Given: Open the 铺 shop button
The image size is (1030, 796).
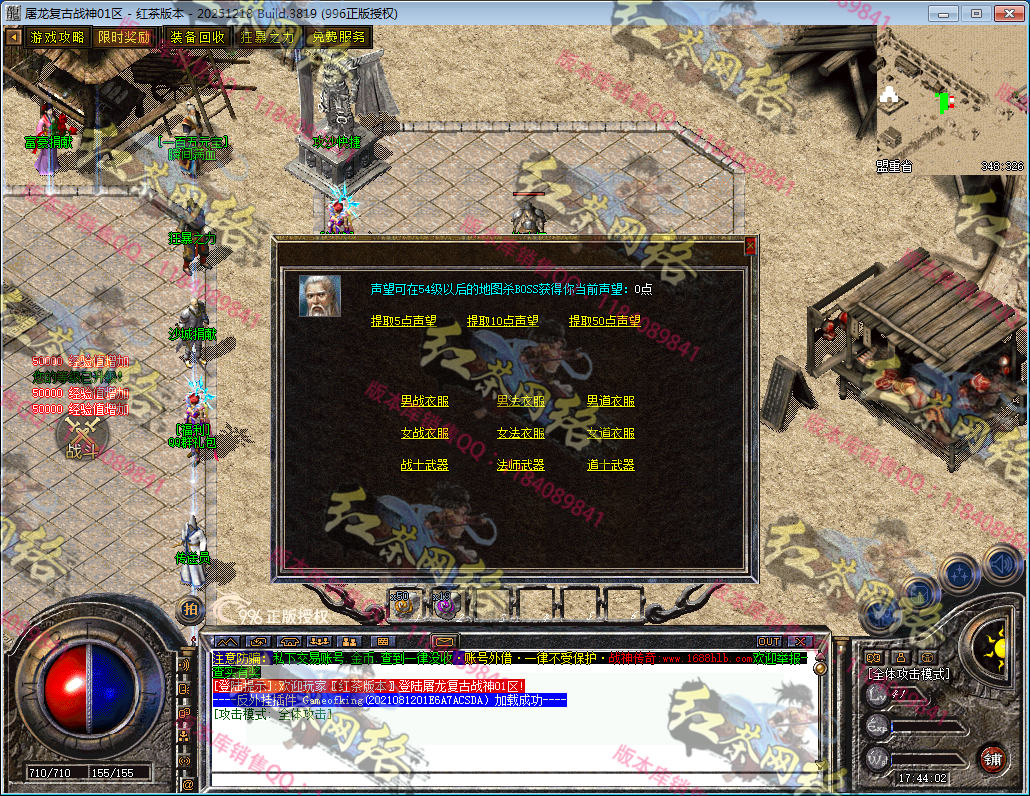Looking at the screenshot, I should tap(991, 757).
